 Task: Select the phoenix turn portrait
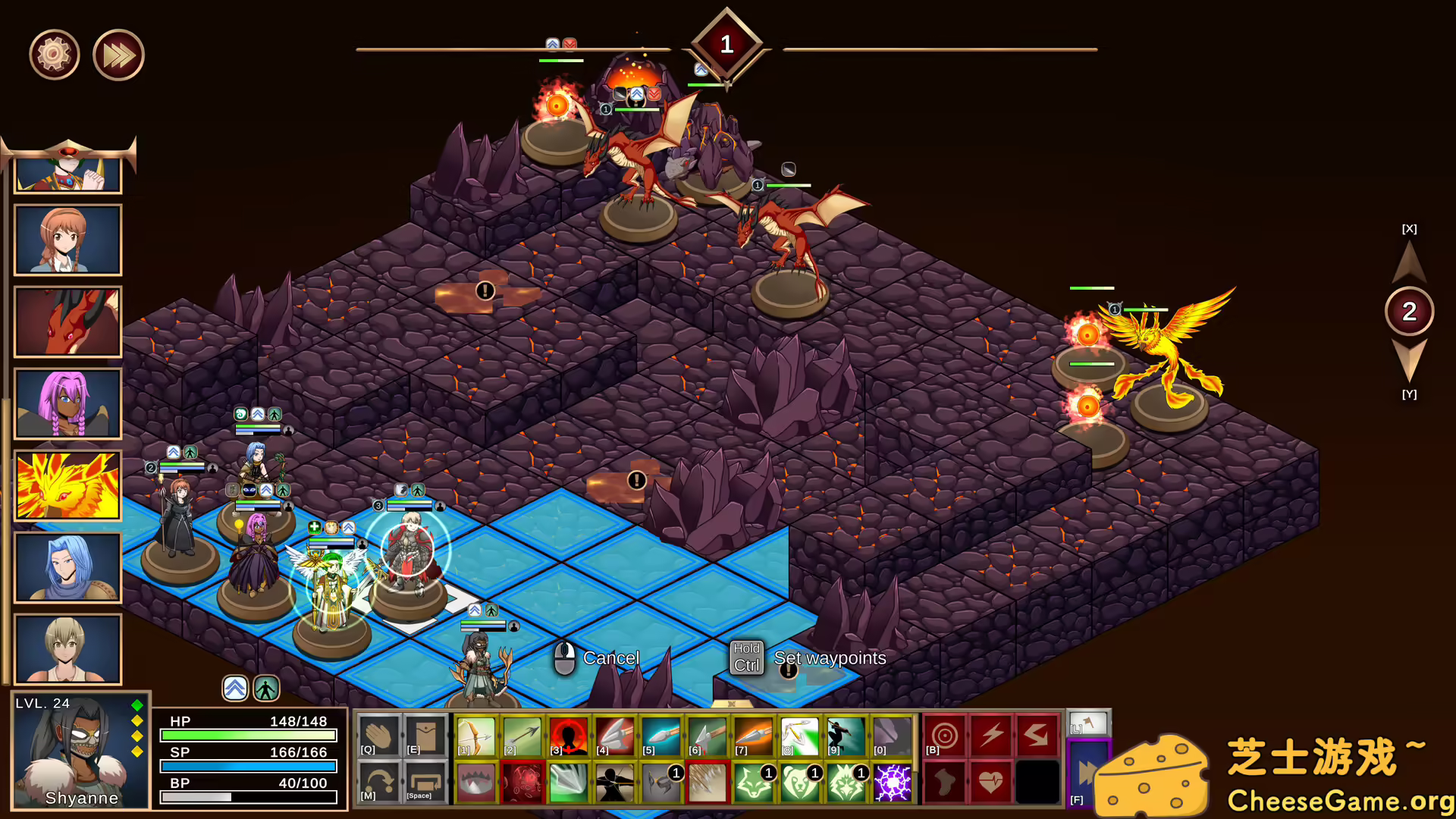(x=67, y=485)
